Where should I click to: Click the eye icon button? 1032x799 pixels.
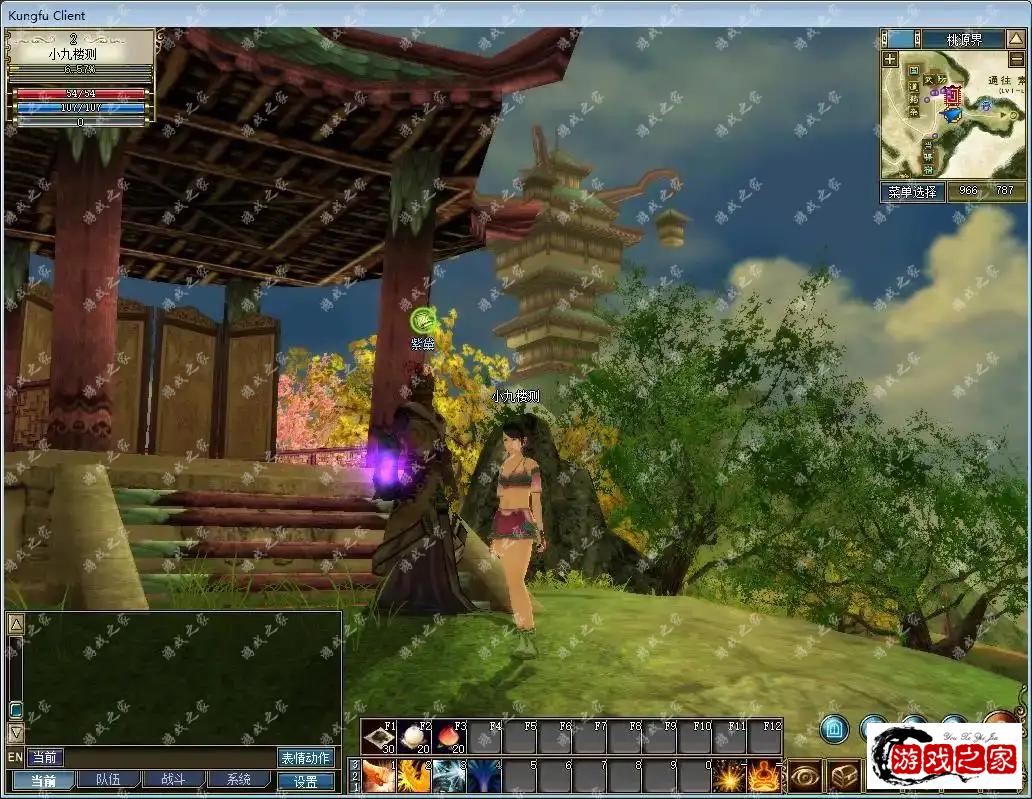(805, 776)
